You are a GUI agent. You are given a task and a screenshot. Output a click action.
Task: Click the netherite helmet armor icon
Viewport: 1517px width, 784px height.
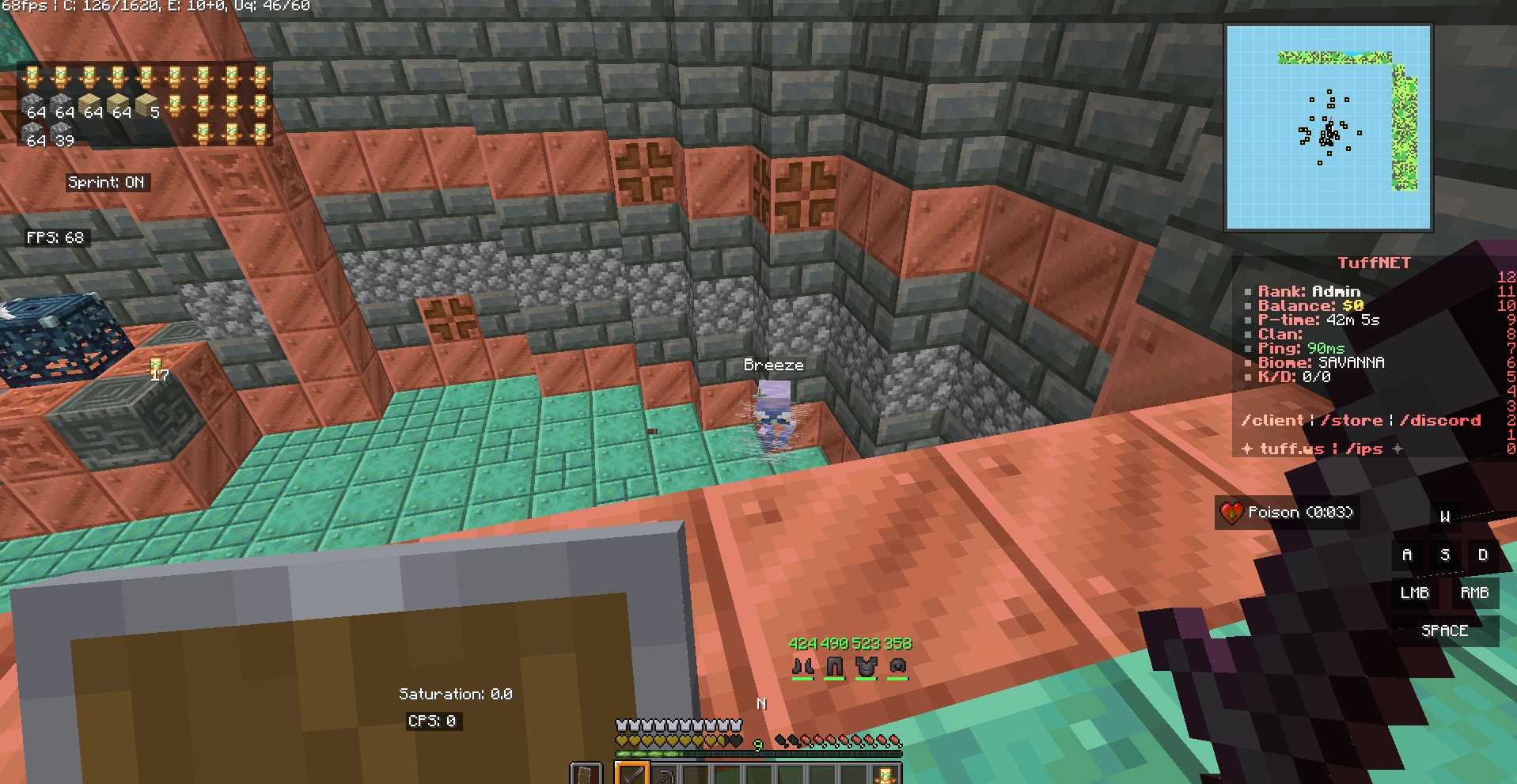897,667
